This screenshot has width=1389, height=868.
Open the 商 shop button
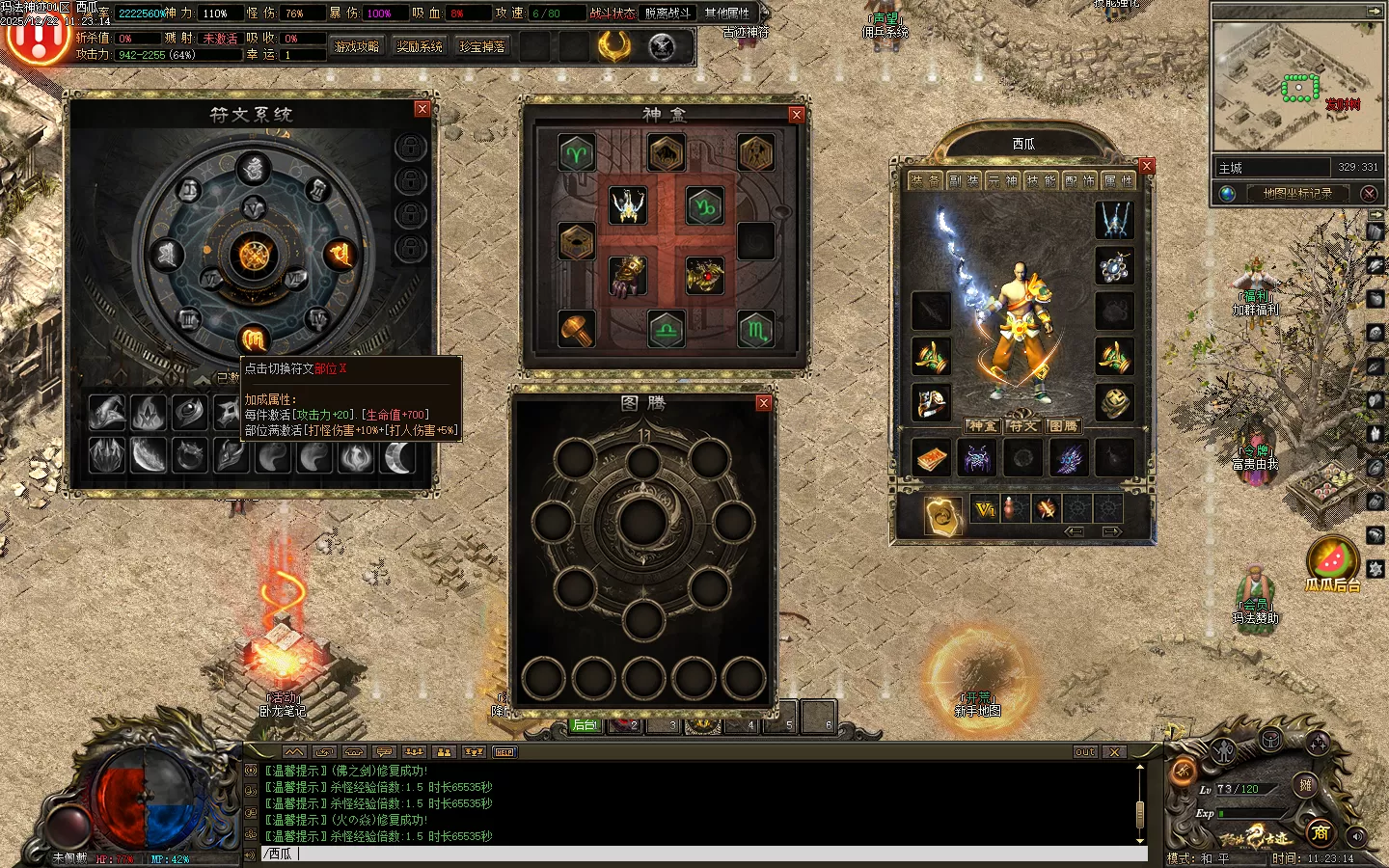[x=1321, y=831]
